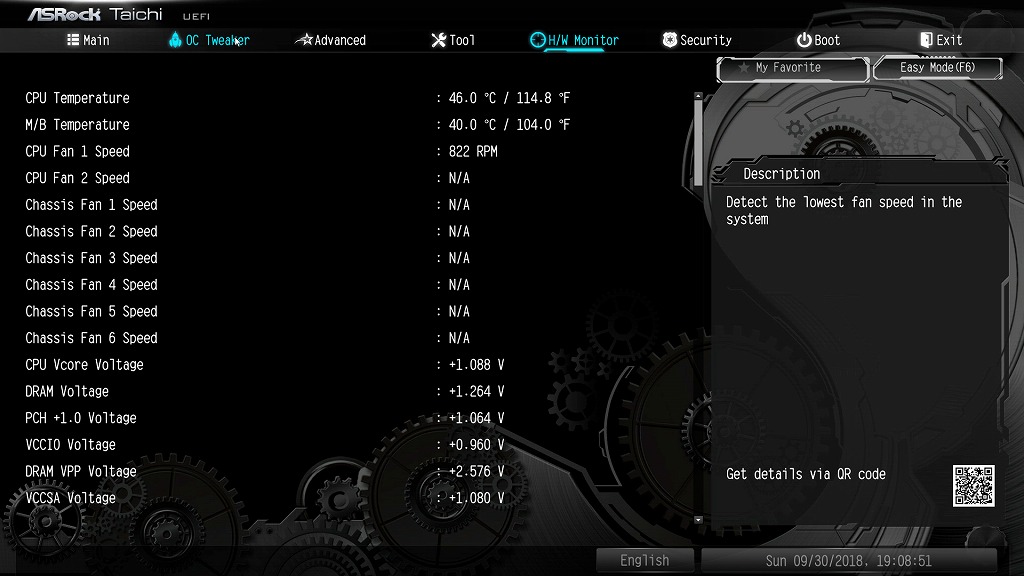Switch to the Boot tab
Viewport: 1024px width, 576px height.
[818, 40]
